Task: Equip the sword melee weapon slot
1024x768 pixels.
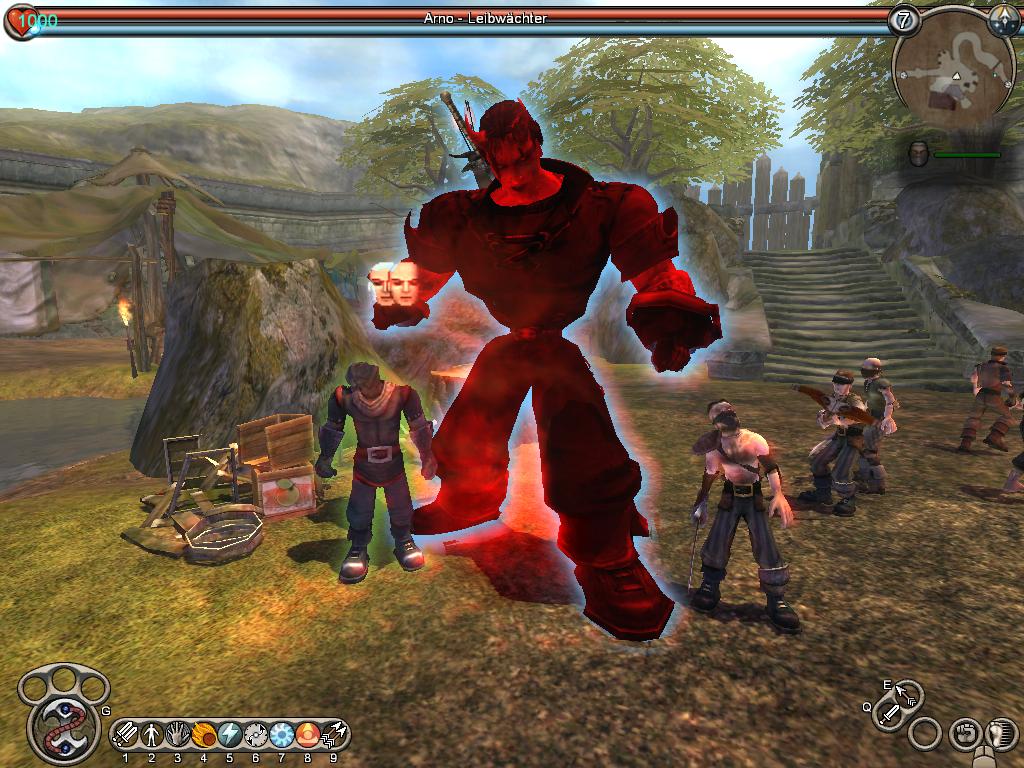Action: (x=889, y=714)
